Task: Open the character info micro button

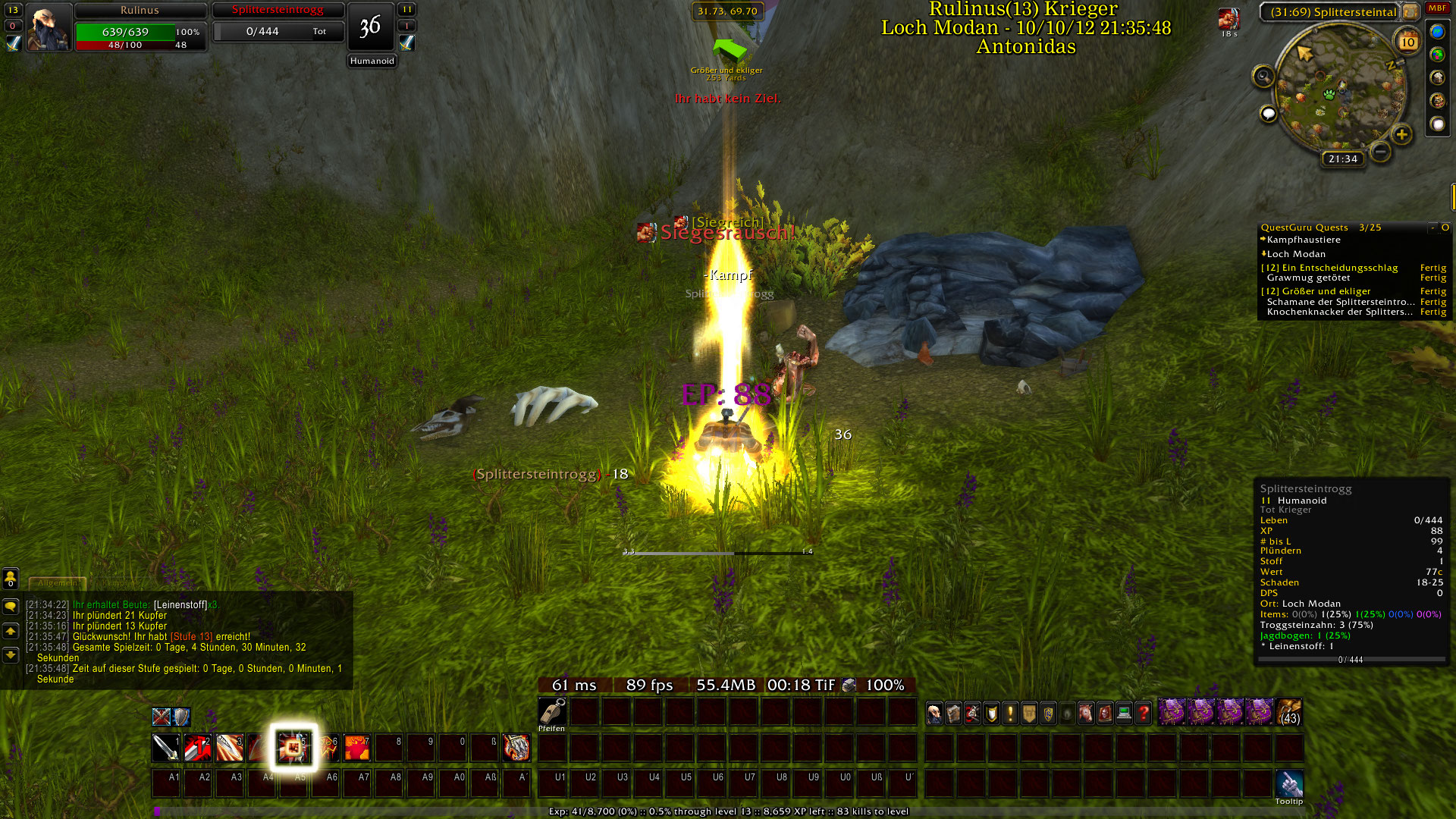Action: (934, 714)
